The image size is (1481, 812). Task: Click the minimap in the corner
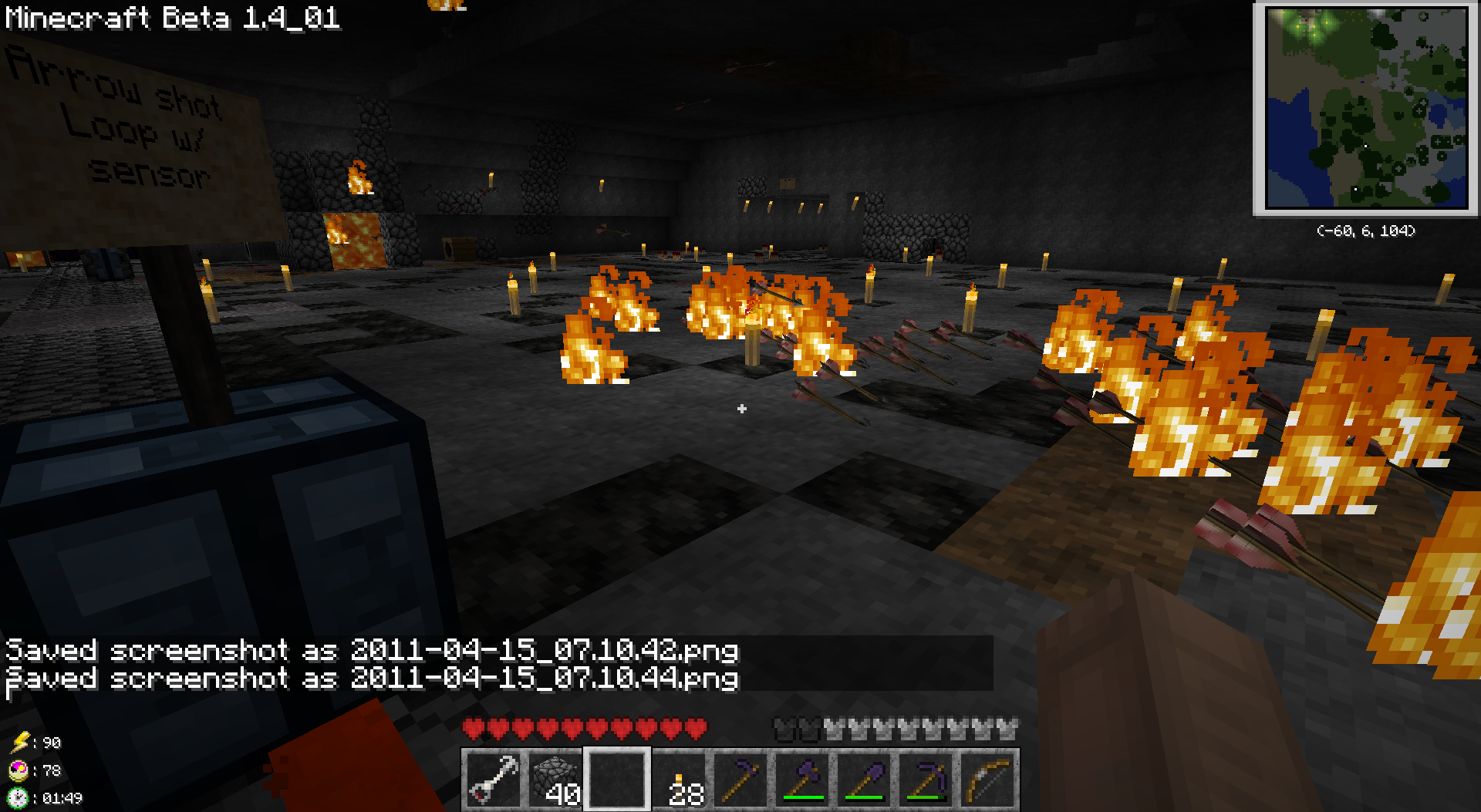coord(1366,108)
